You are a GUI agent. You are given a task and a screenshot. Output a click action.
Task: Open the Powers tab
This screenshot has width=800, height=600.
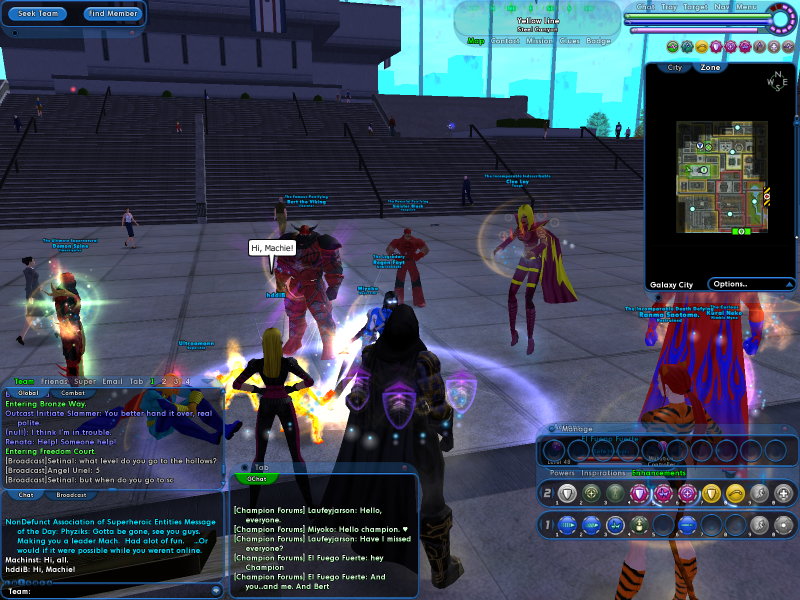(562, 473)
